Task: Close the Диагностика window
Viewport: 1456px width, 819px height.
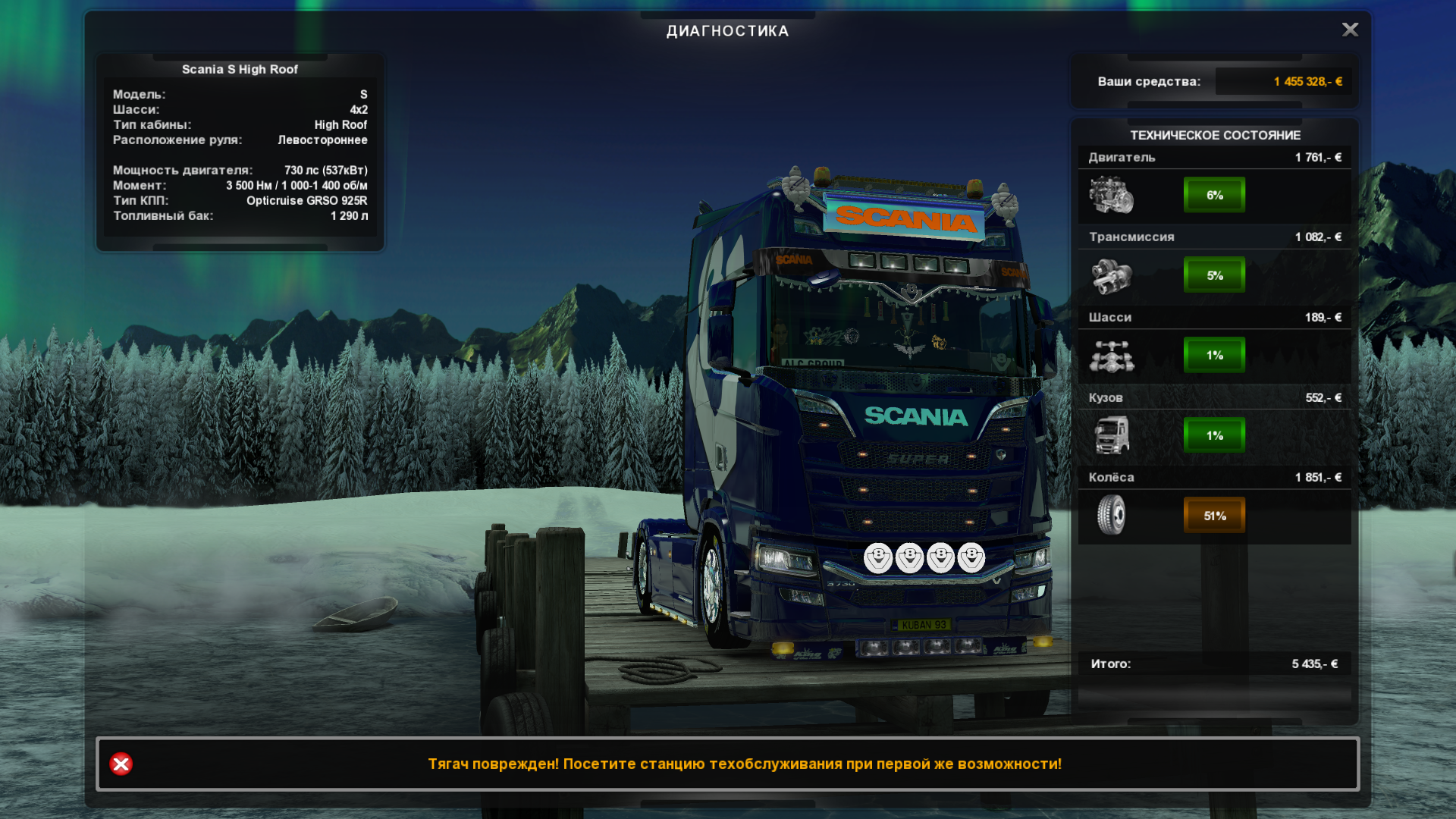Action: (1350, 30)
